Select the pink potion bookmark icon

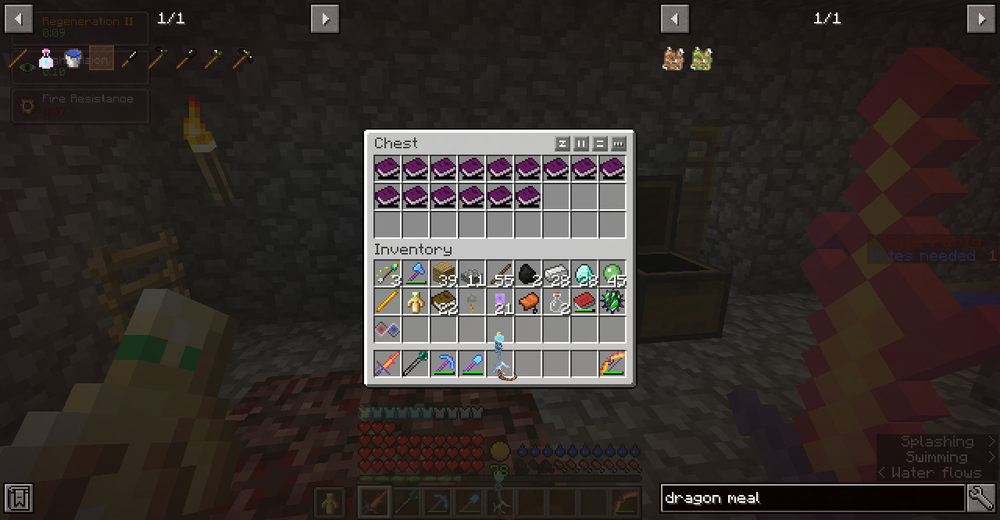[46, 60]
